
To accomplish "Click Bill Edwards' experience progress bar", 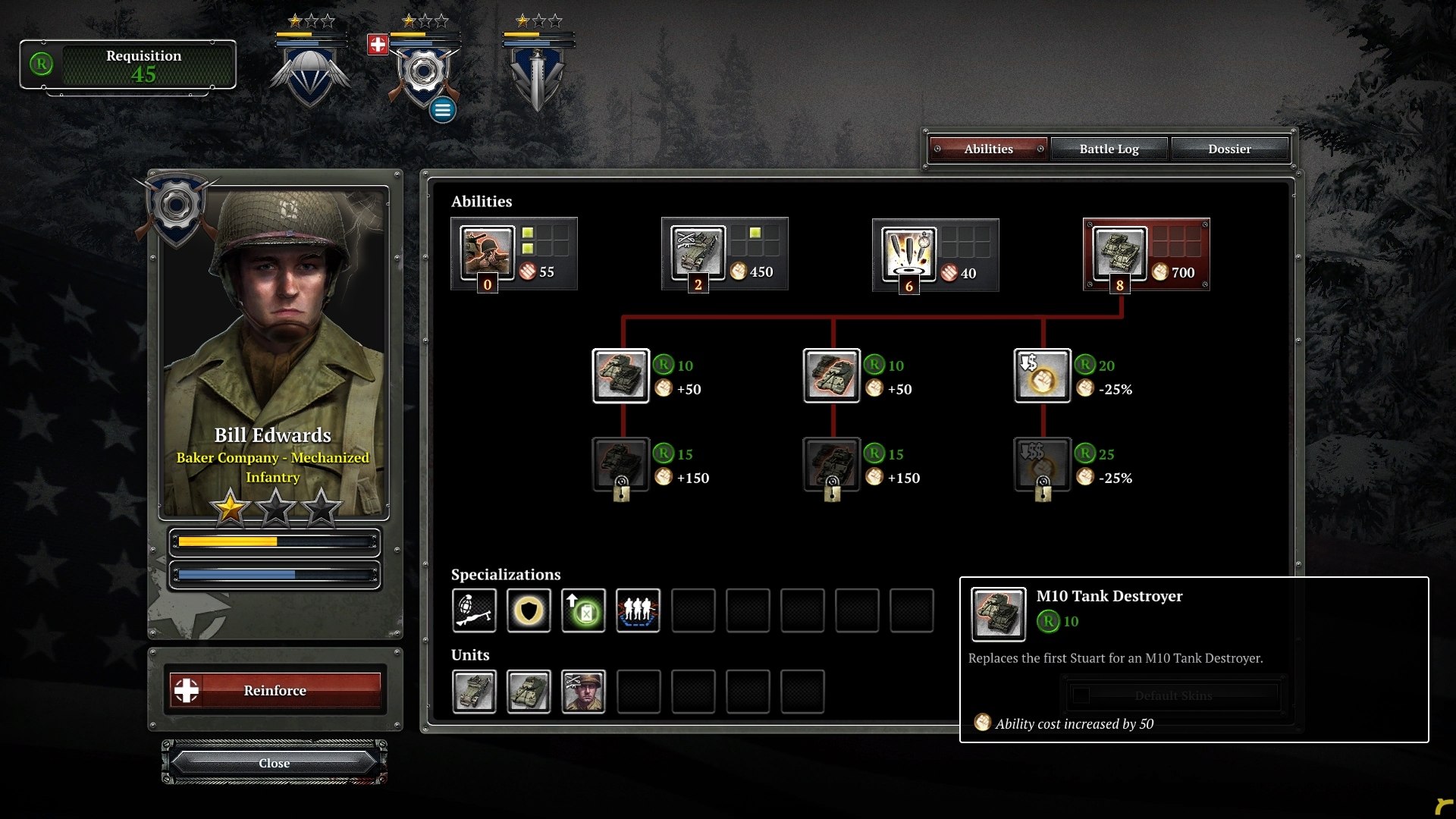I will (275, 541).
